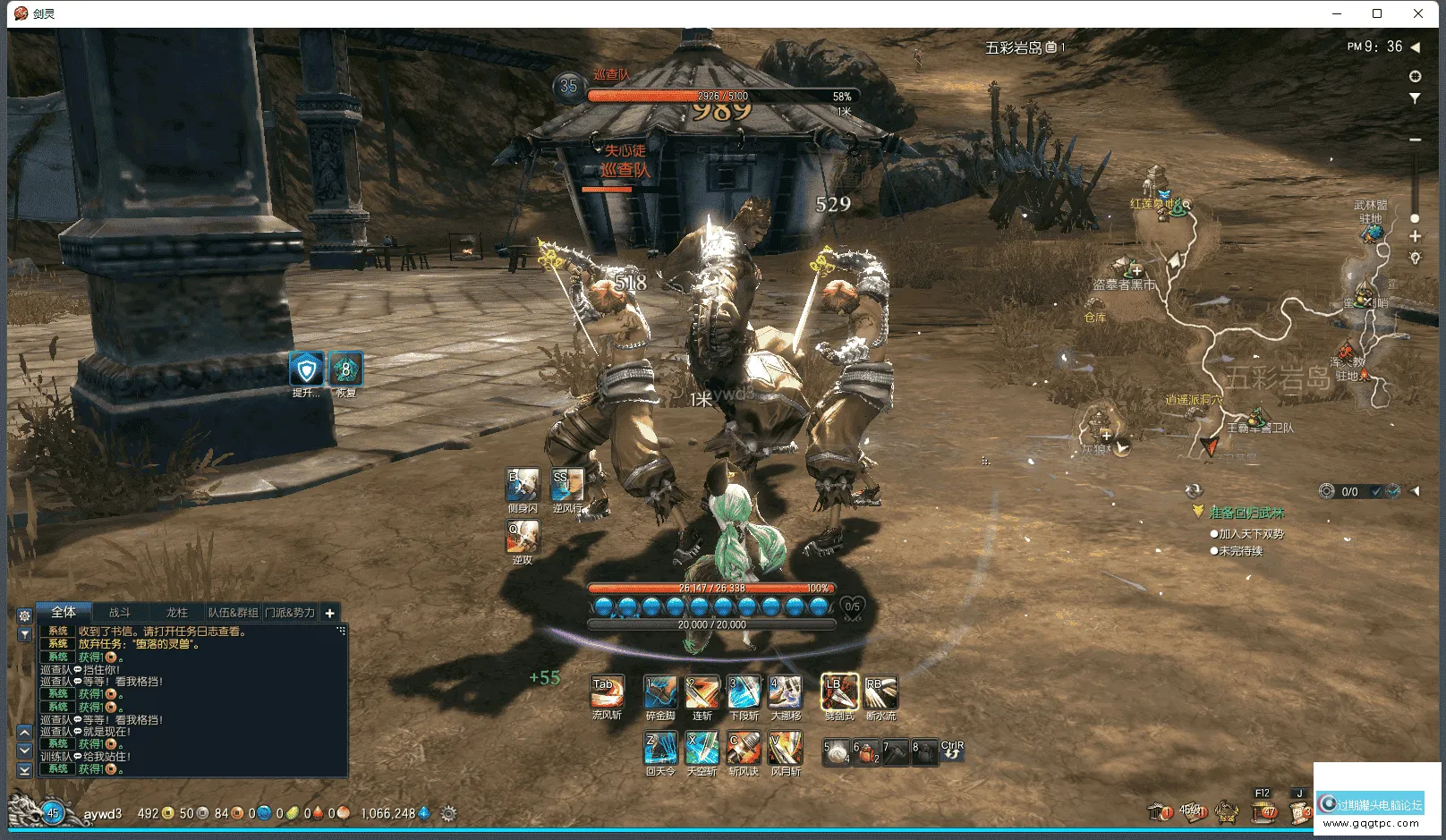Activate the 流风斩 Tab skill
Screen dimensions: 1446x840
coord(607,692)
